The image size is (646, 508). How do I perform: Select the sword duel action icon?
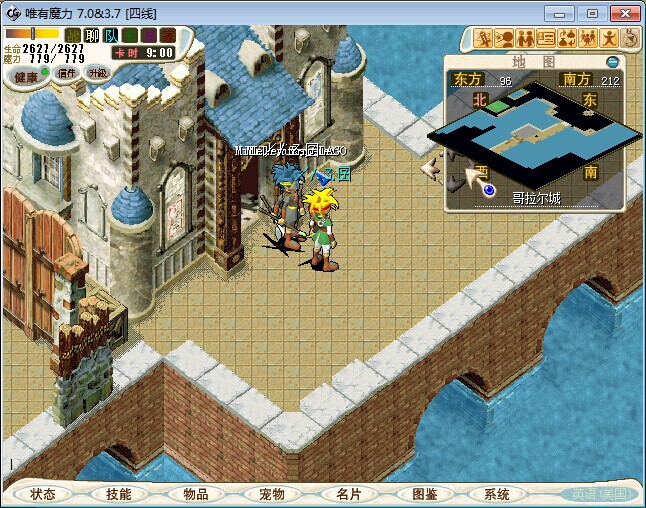tap(484, 38)
